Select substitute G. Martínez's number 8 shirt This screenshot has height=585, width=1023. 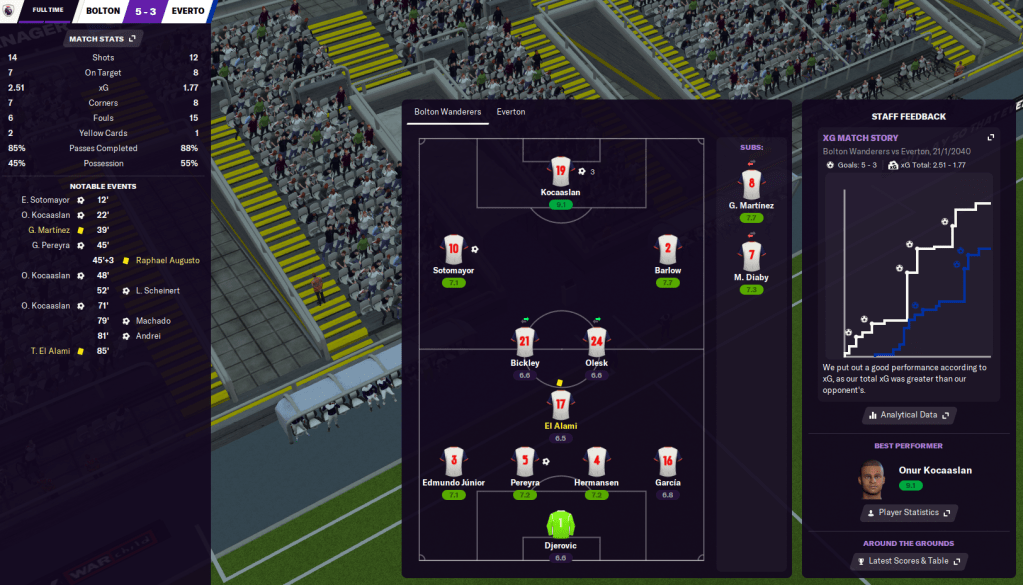tap(752, 185)
